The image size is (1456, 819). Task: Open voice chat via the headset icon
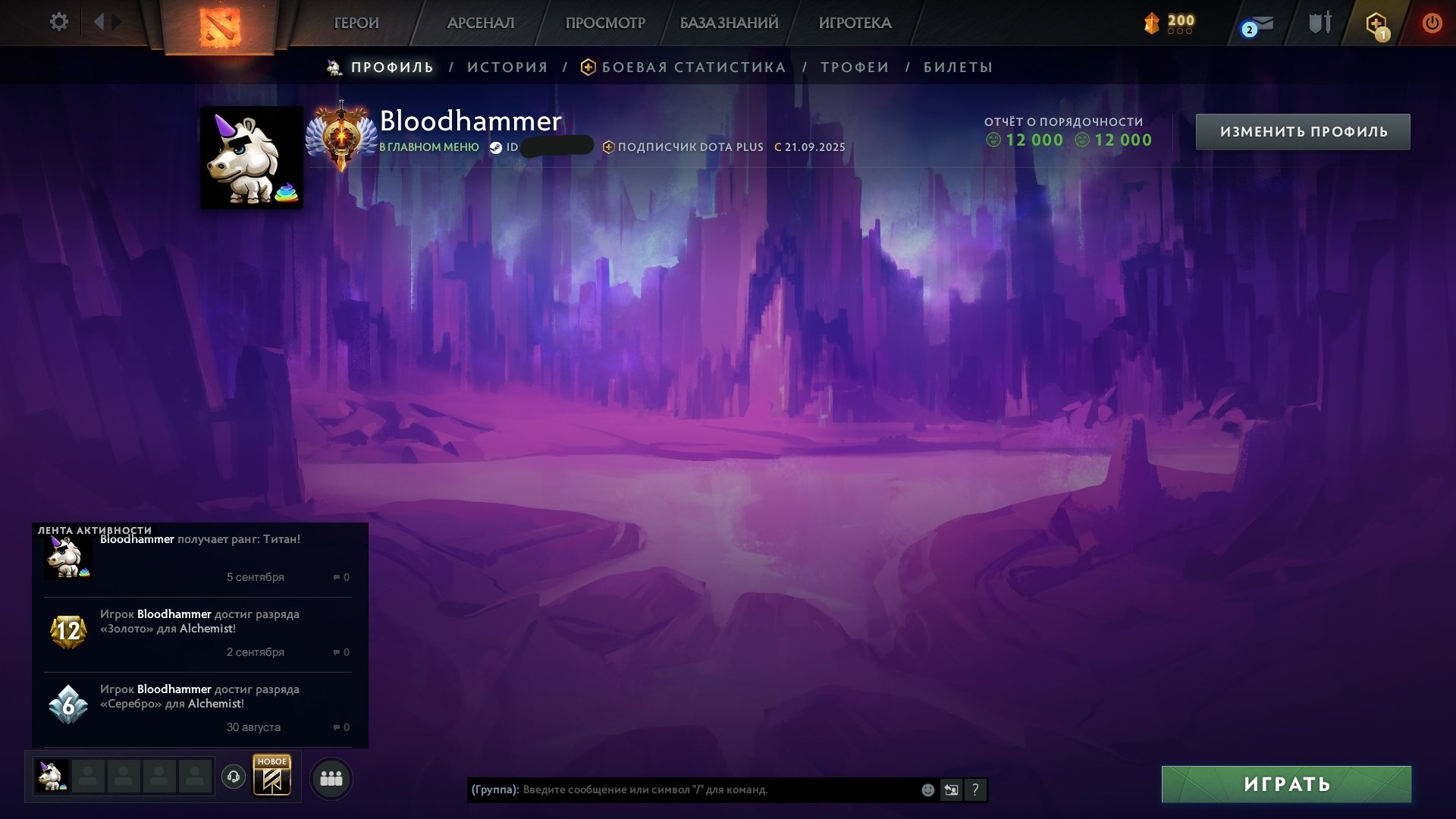(235, 777)
